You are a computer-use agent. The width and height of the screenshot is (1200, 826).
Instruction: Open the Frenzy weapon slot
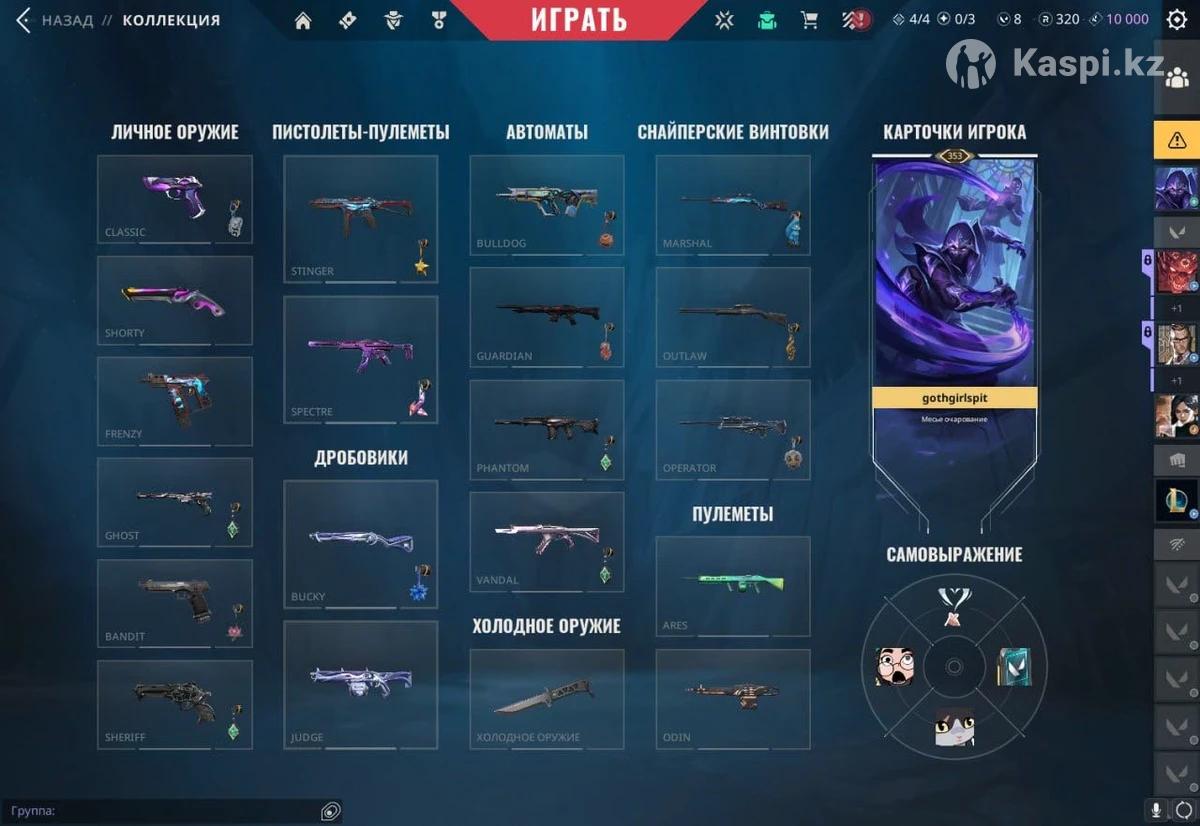tap(175, 401)
